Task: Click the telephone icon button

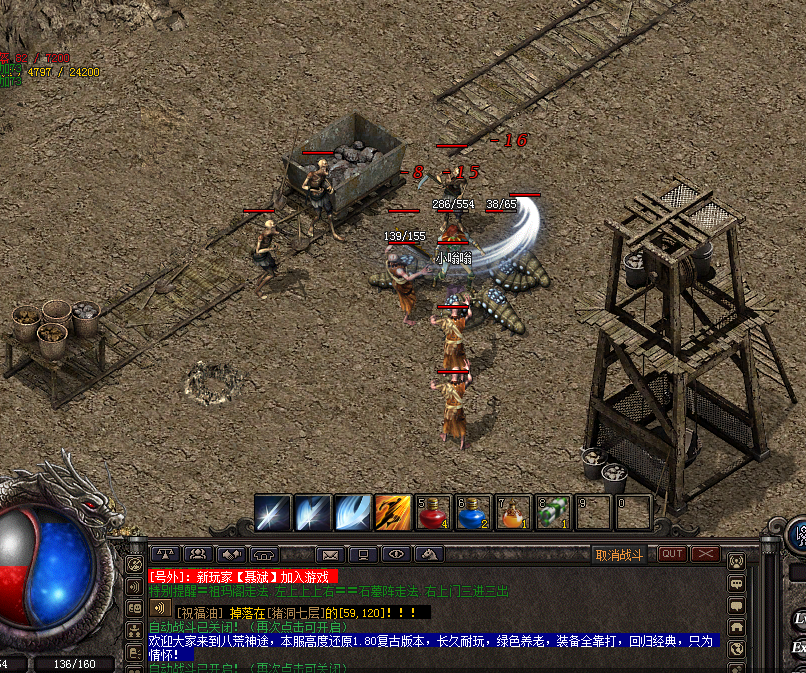Action: tap(264, 554)
